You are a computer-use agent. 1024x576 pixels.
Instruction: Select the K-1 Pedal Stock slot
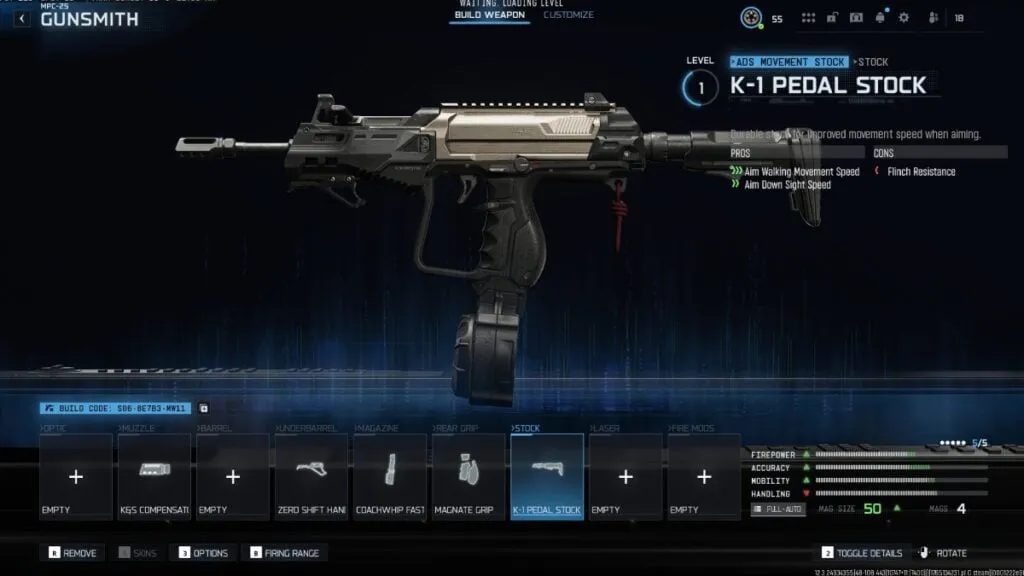546,477
